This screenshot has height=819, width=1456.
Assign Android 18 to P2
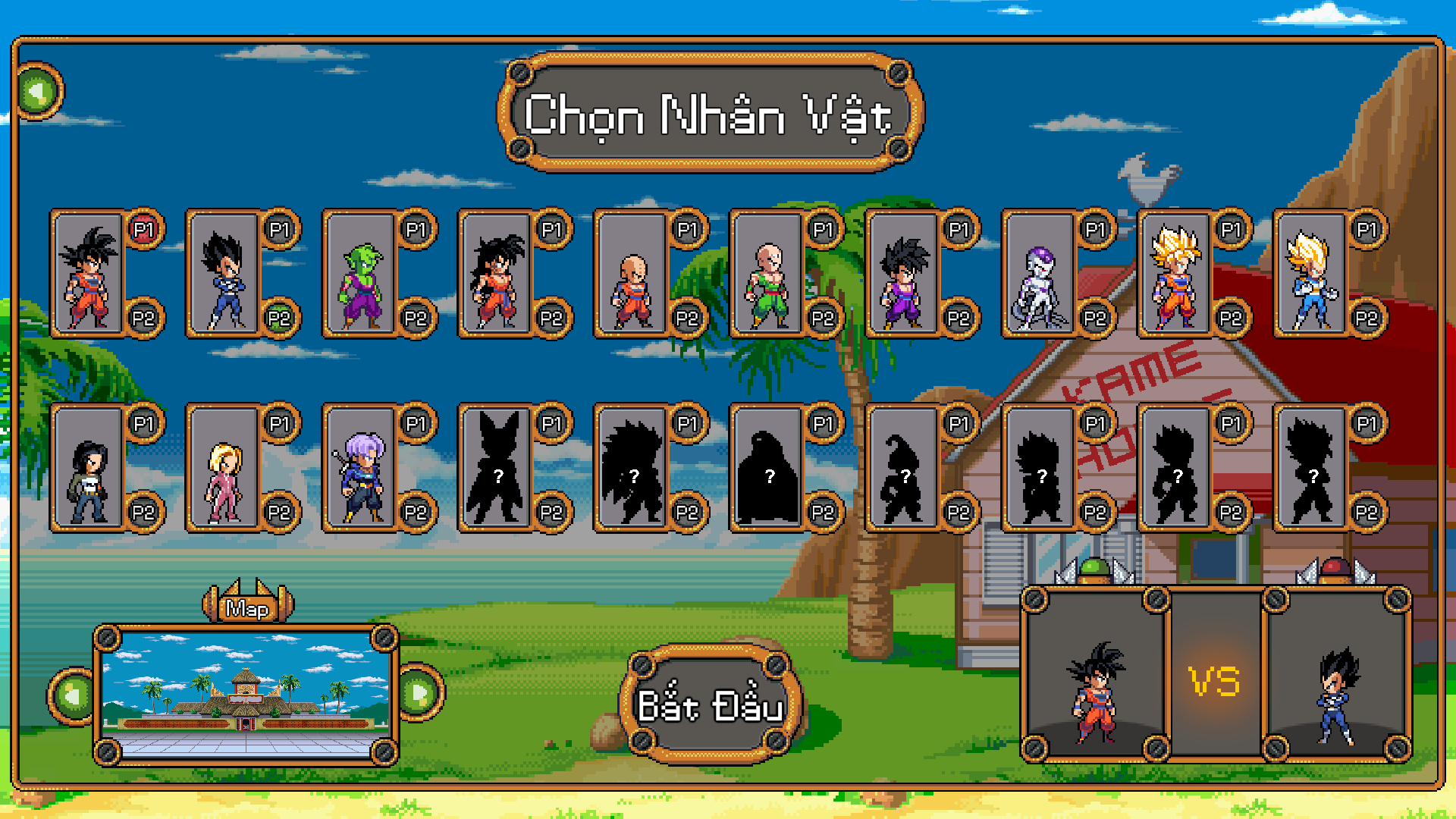279,513
